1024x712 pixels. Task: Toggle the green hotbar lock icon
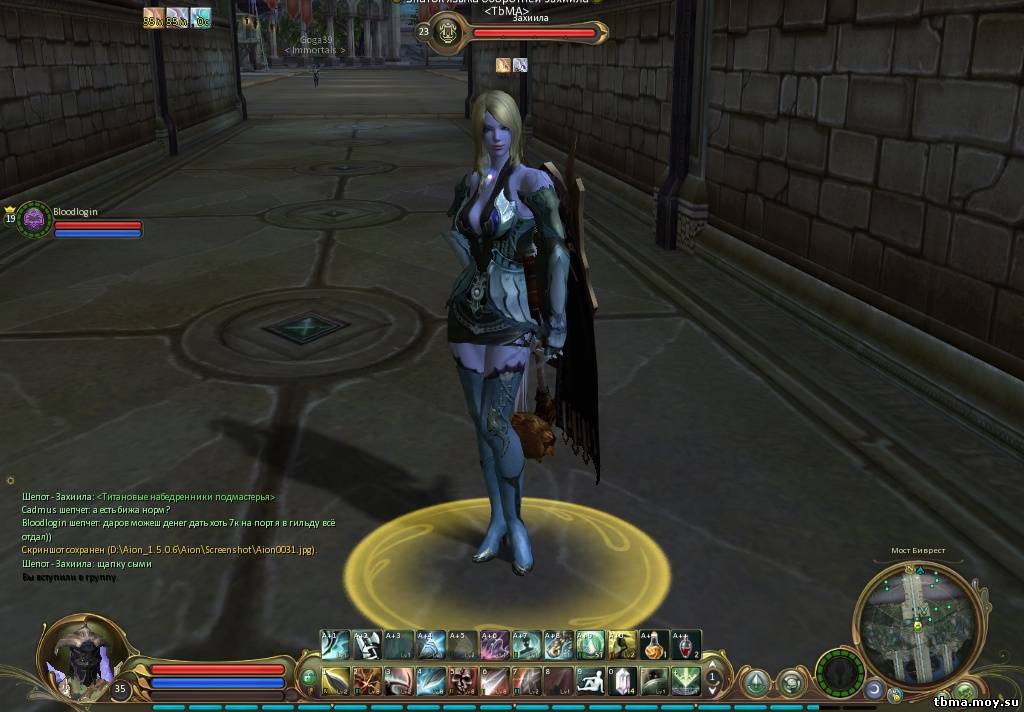(309, 677)
